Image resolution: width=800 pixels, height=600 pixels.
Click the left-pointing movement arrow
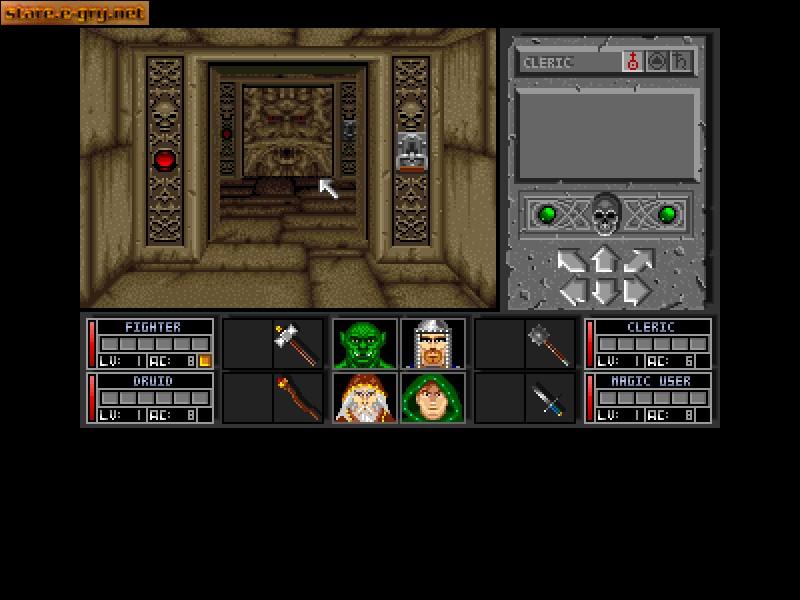[572, 292]
